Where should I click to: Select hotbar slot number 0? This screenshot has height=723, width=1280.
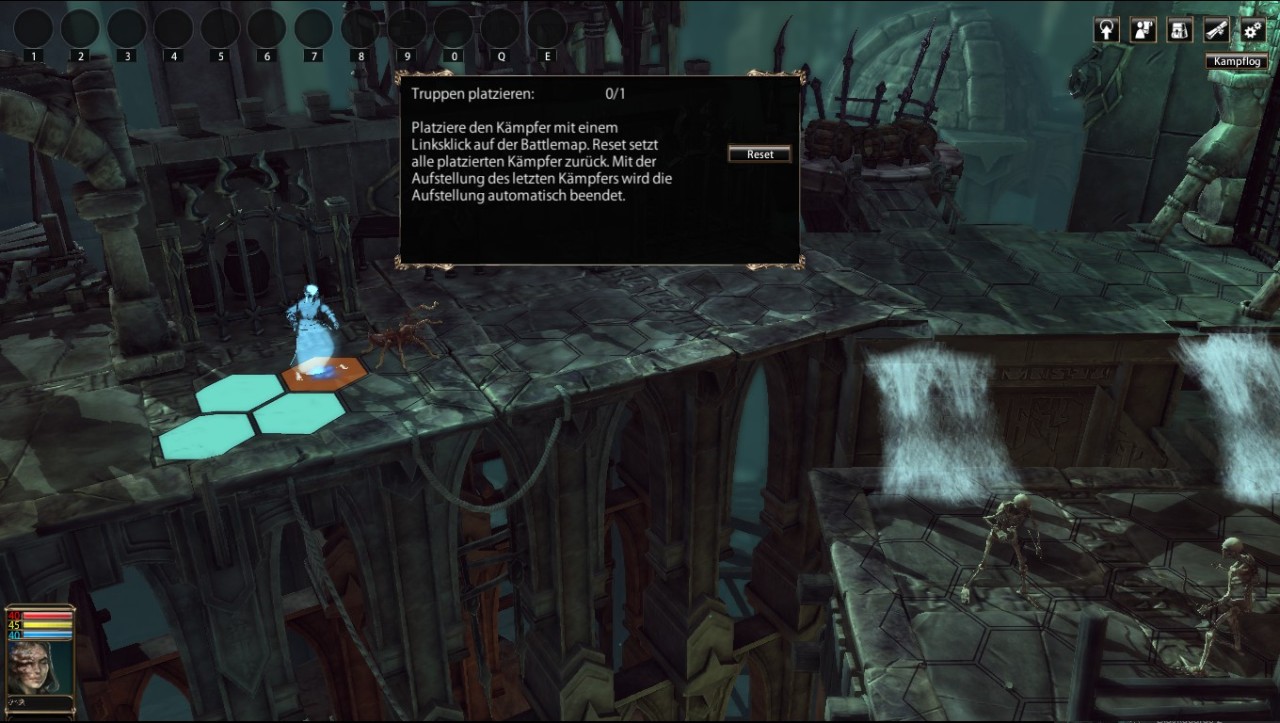(454, 29)
